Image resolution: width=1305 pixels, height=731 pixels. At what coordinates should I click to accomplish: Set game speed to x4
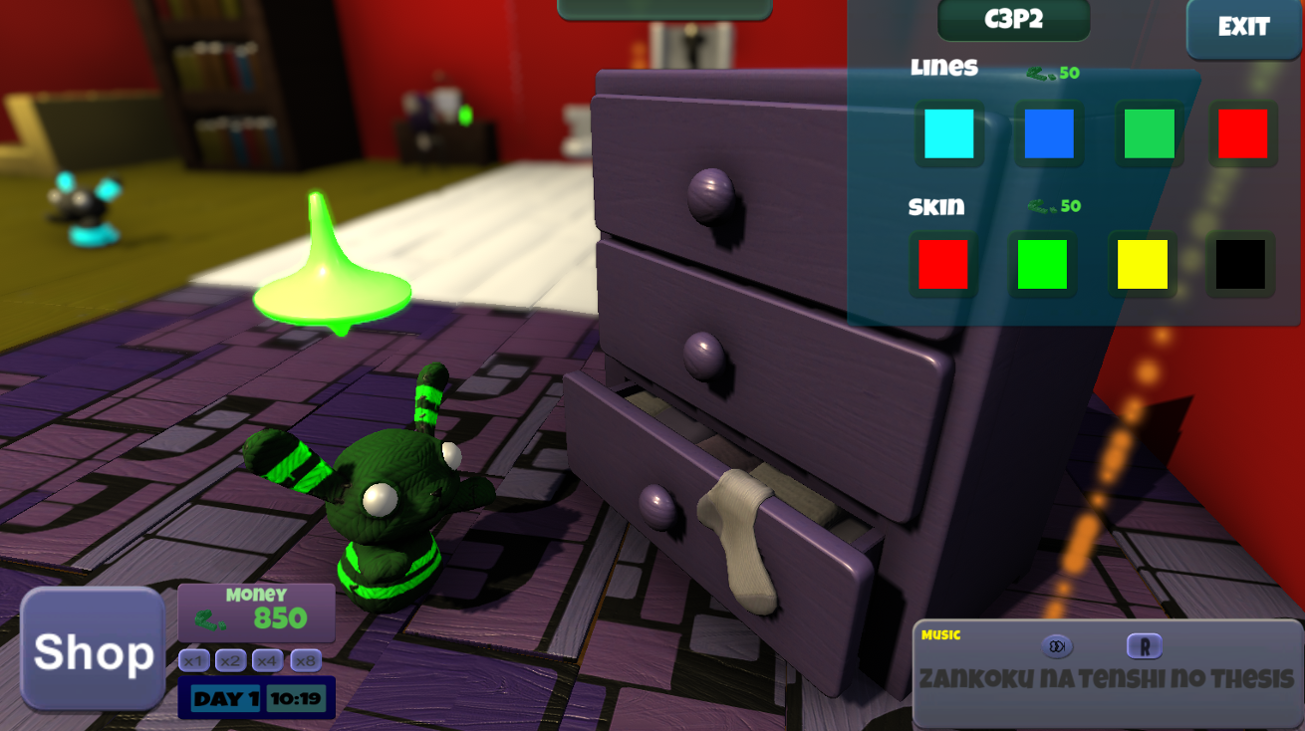pyautogui.click(x=265, y=659)
